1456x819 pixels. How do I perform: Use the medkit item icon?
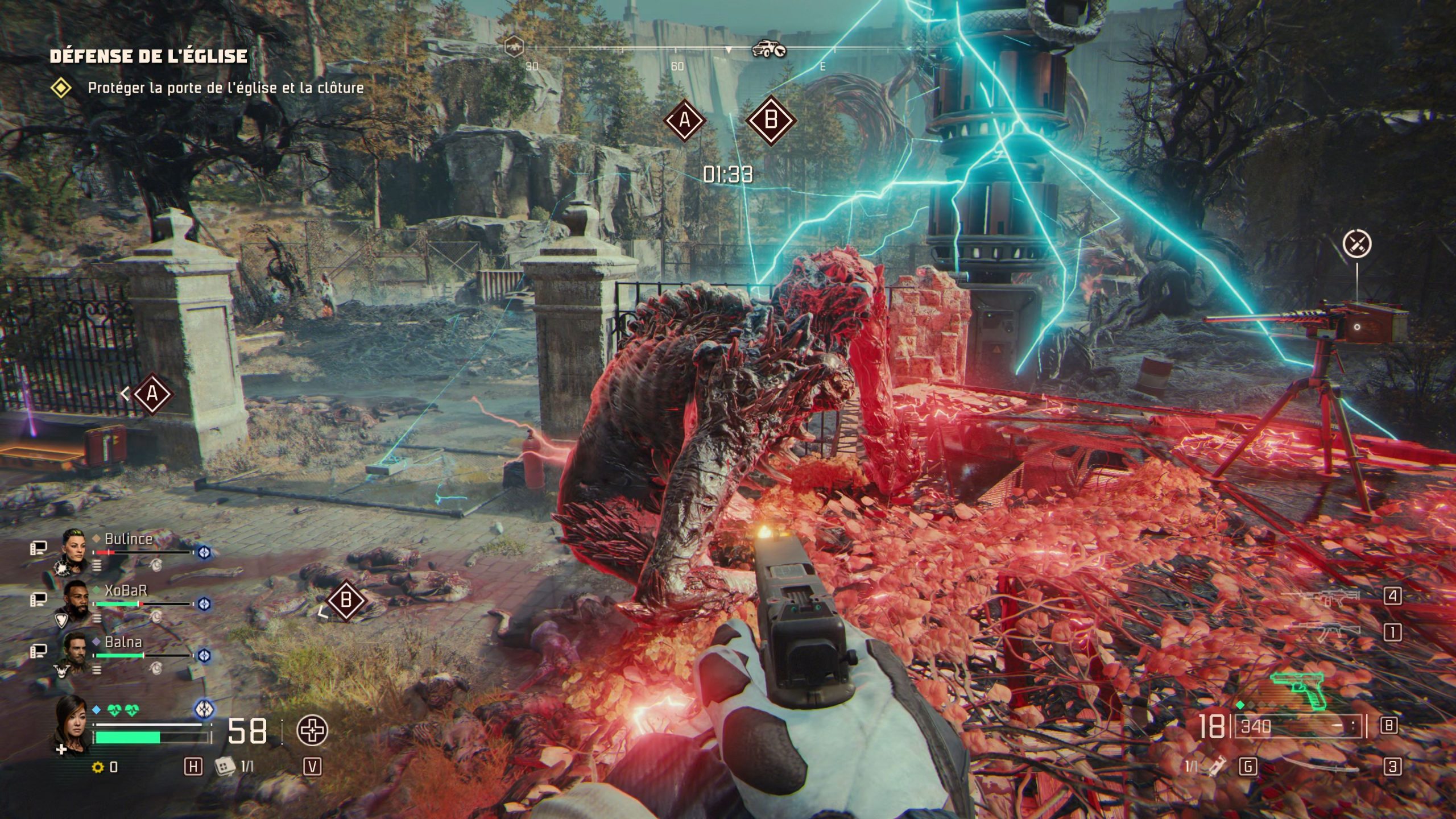[x=225, y=767]
